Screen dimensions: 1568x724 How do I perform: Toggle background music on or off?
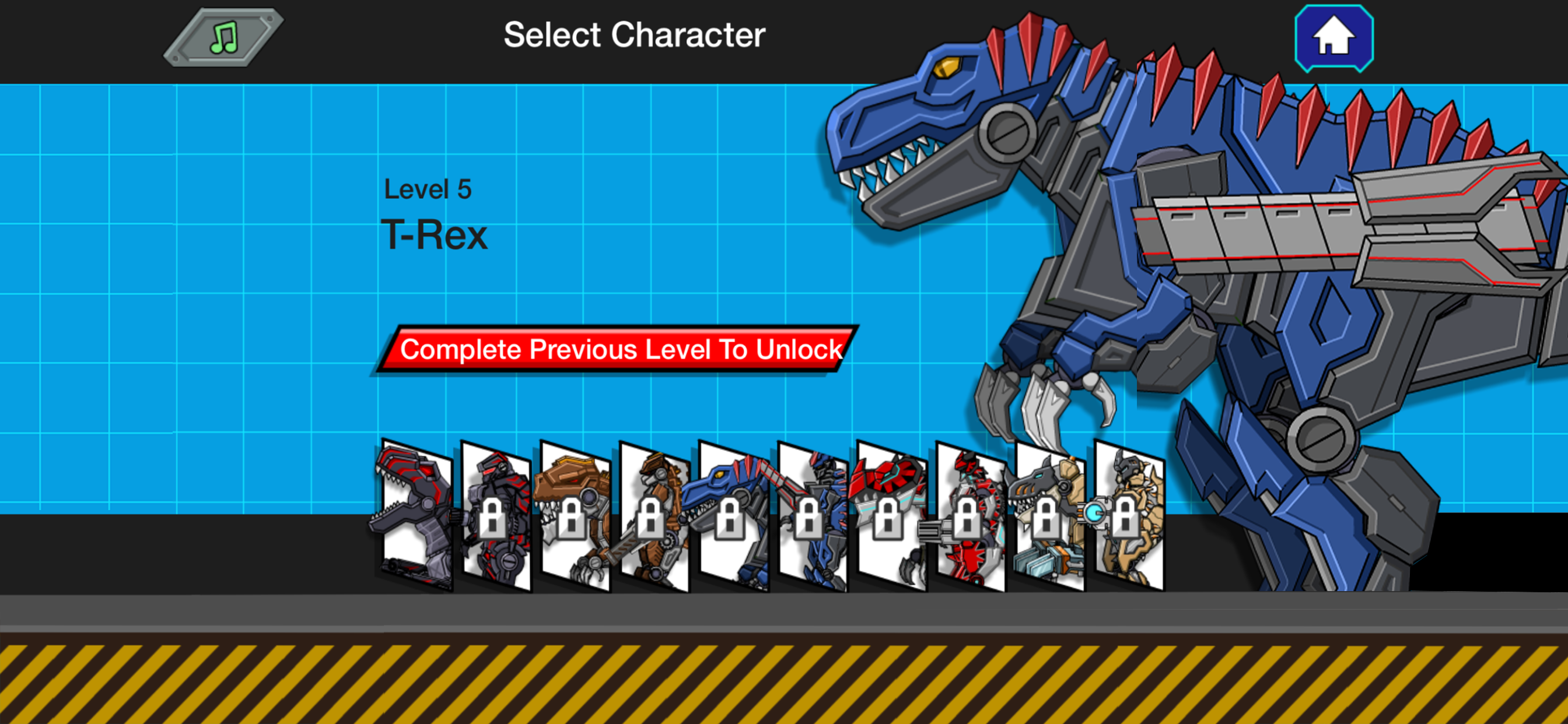coord(224,38)
